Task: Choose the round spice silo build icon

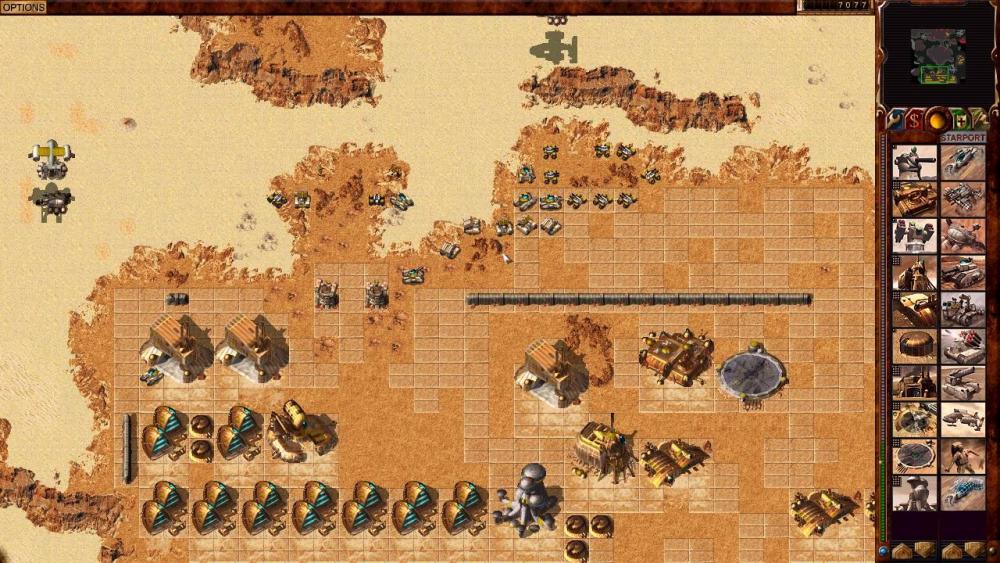Action: pyautogui.click(x=914, y=346)
